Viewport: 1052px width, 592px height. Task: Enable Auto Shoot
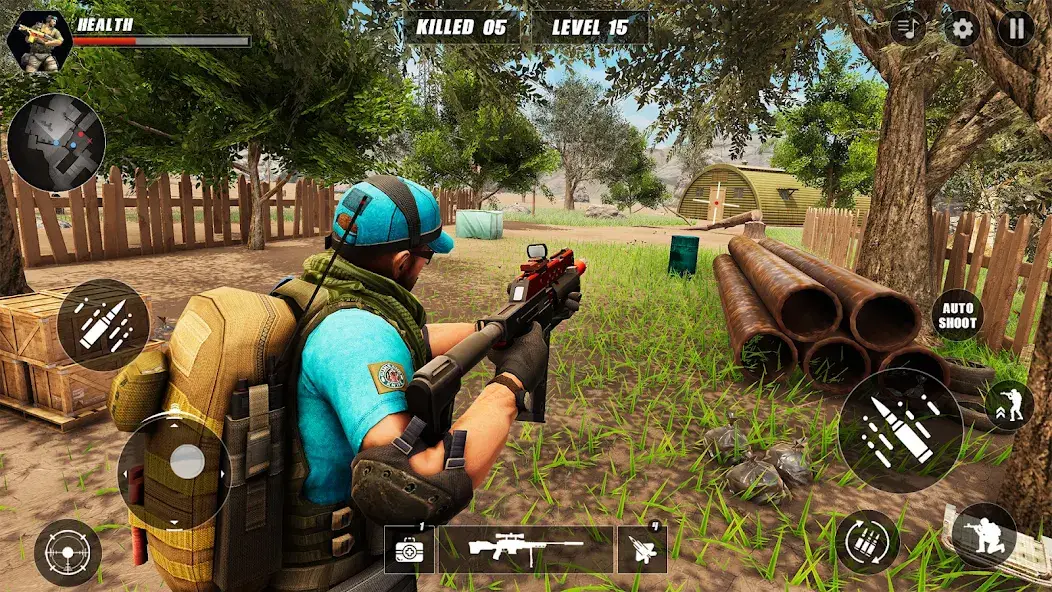pos(958,315)
